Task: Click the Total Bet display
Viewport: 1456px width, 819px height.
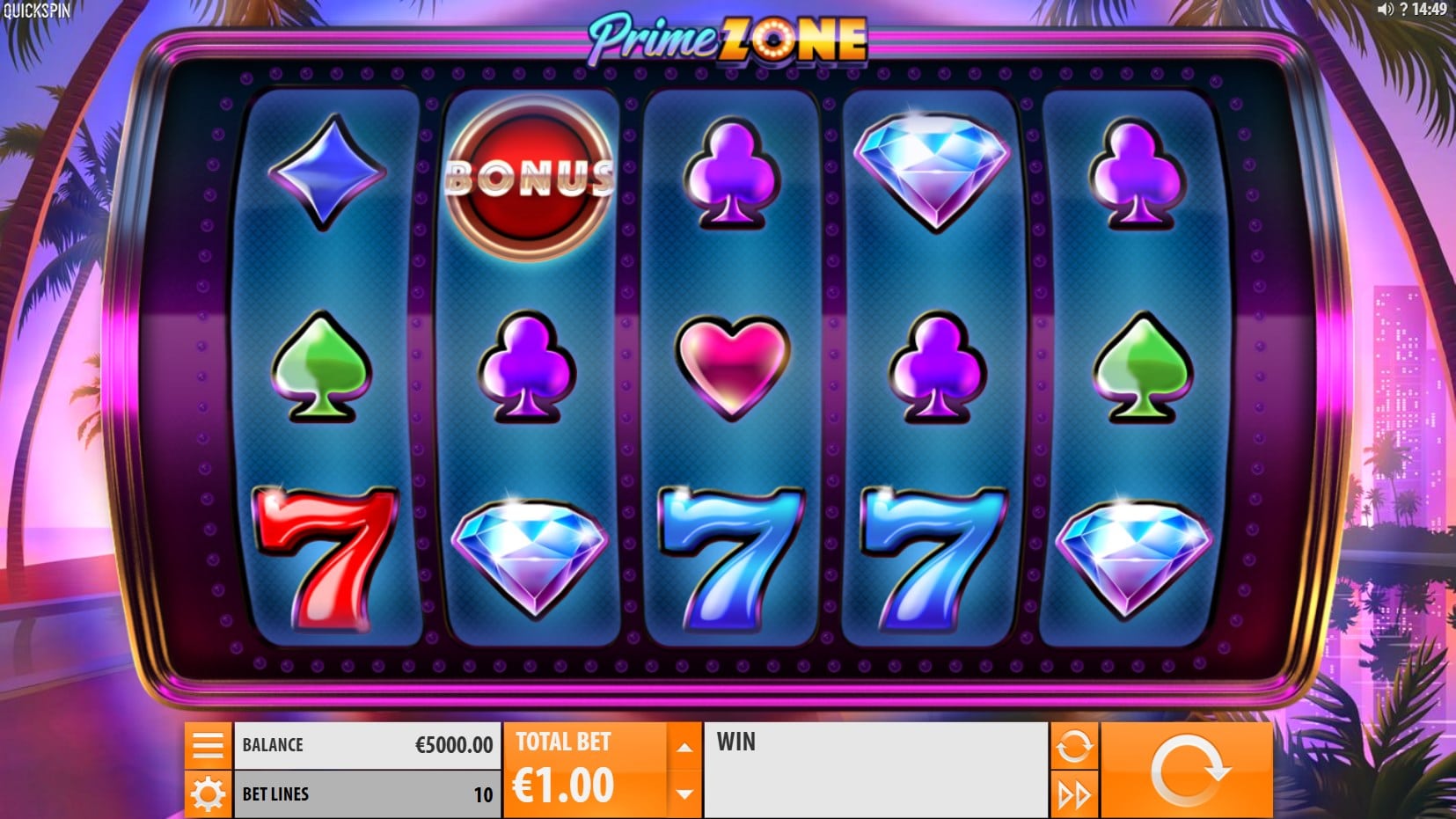Action: [x=585, y=771]
